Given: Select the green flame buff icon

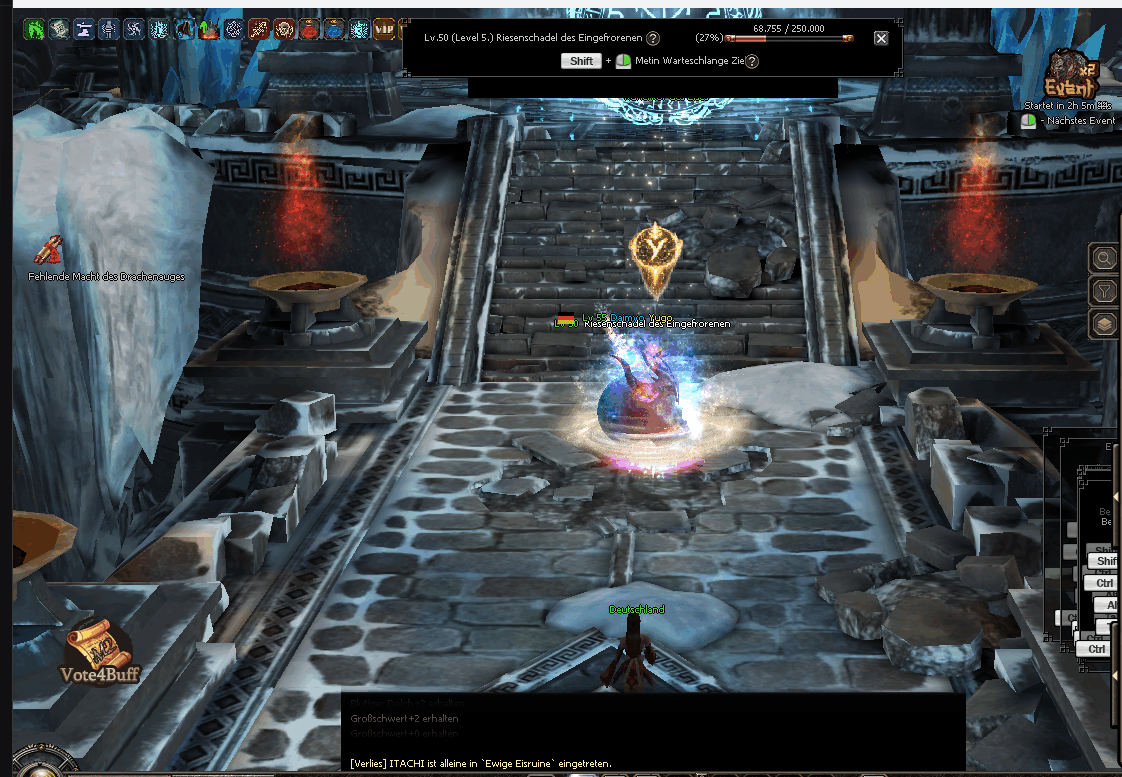Looking at the screenshot, I should coord(35,29).
